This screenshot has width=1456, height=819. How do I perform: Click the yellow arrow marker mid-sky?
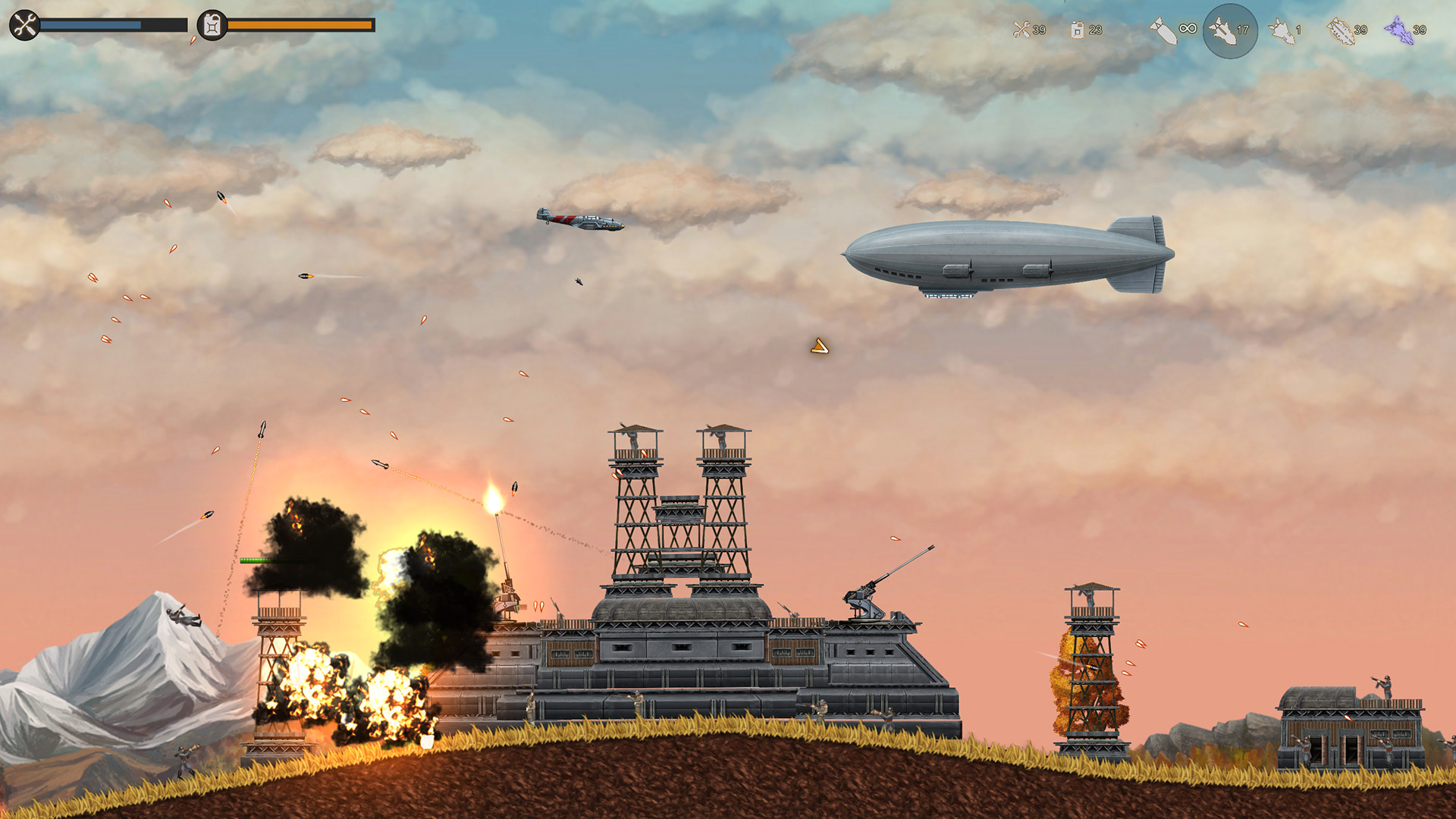point(821,346)
